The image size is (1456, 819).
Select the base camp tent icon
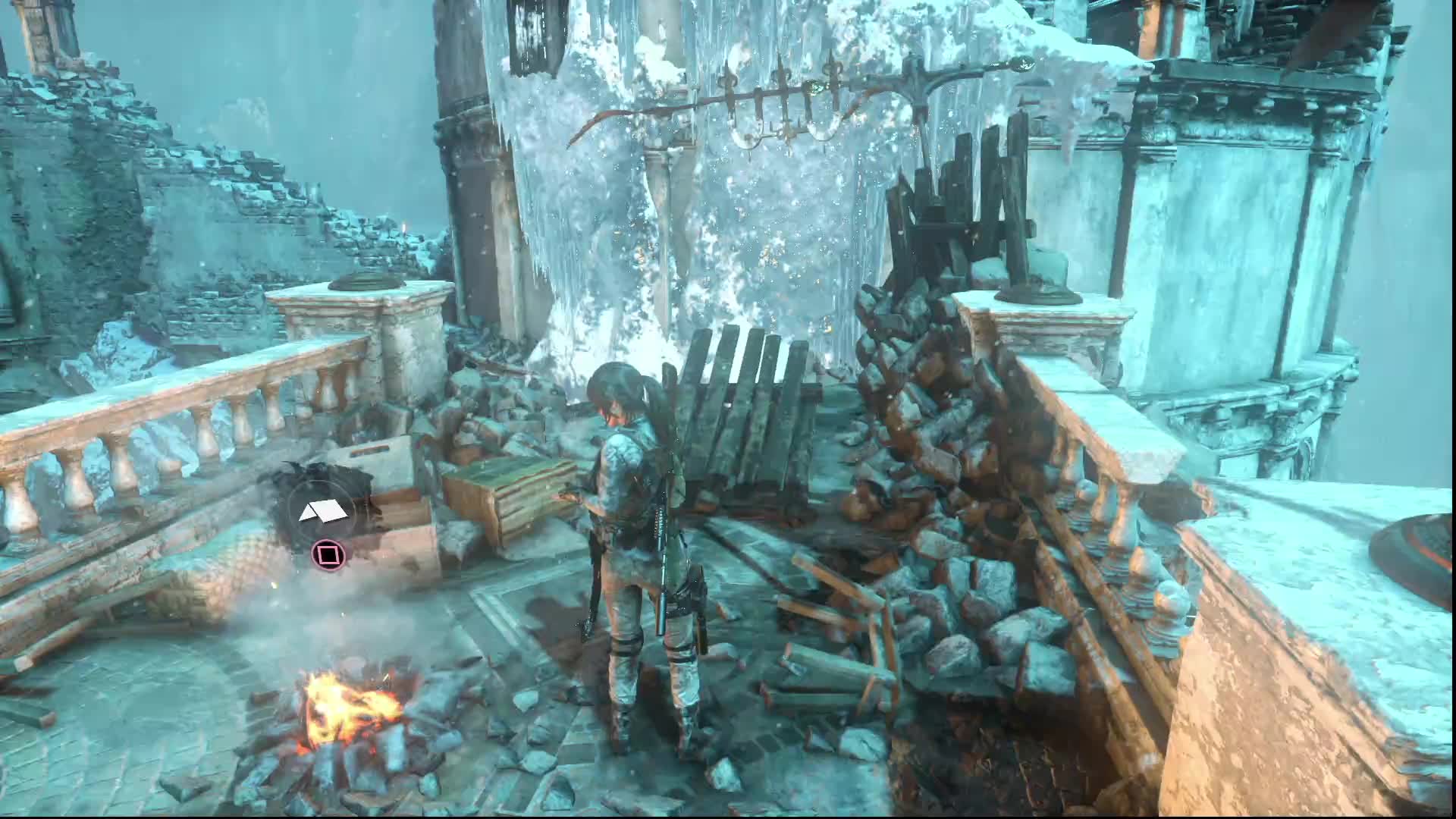click(x=324, y=513)
